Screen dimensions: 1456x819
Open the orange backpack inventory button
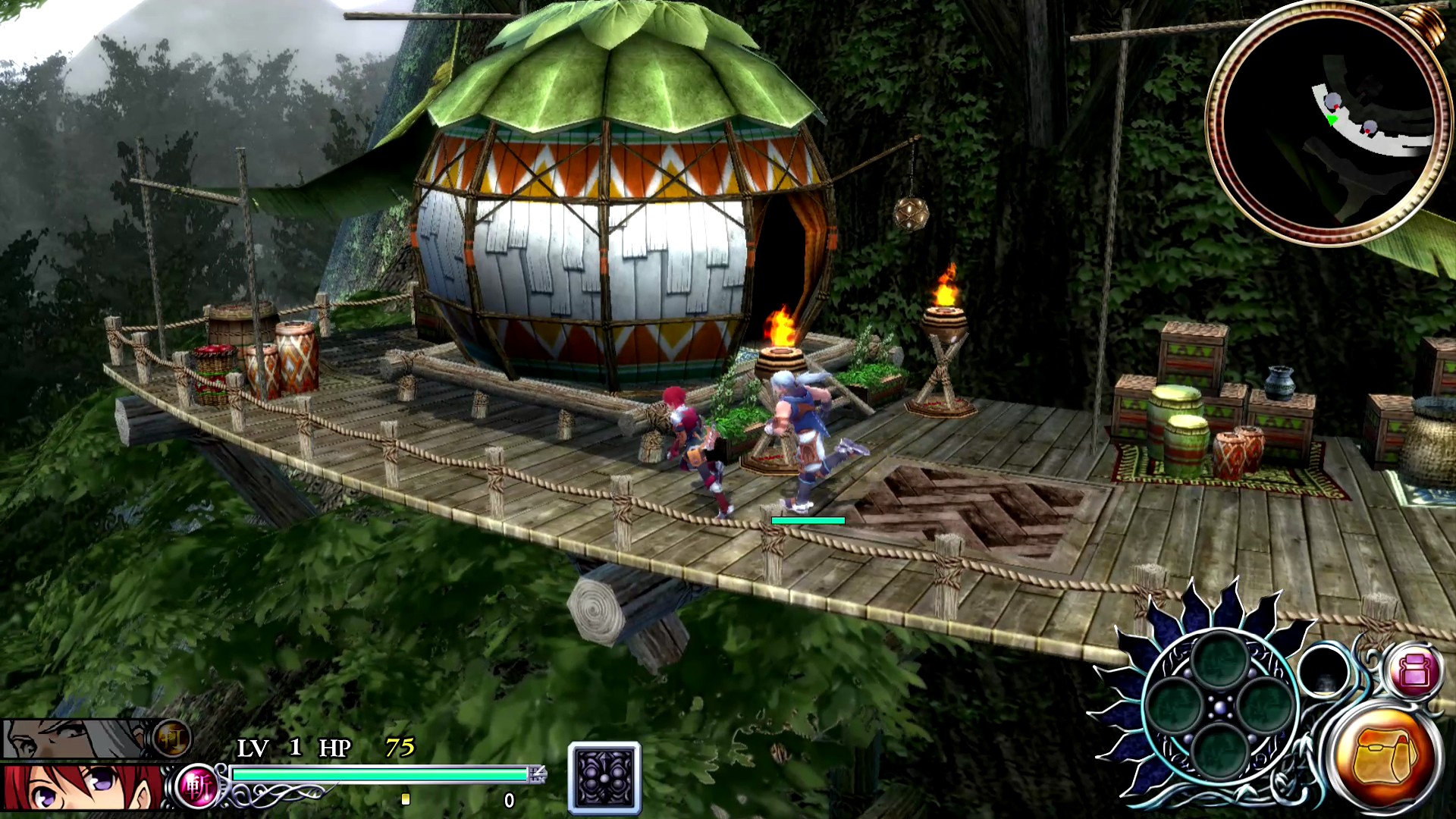[1384, 758]
